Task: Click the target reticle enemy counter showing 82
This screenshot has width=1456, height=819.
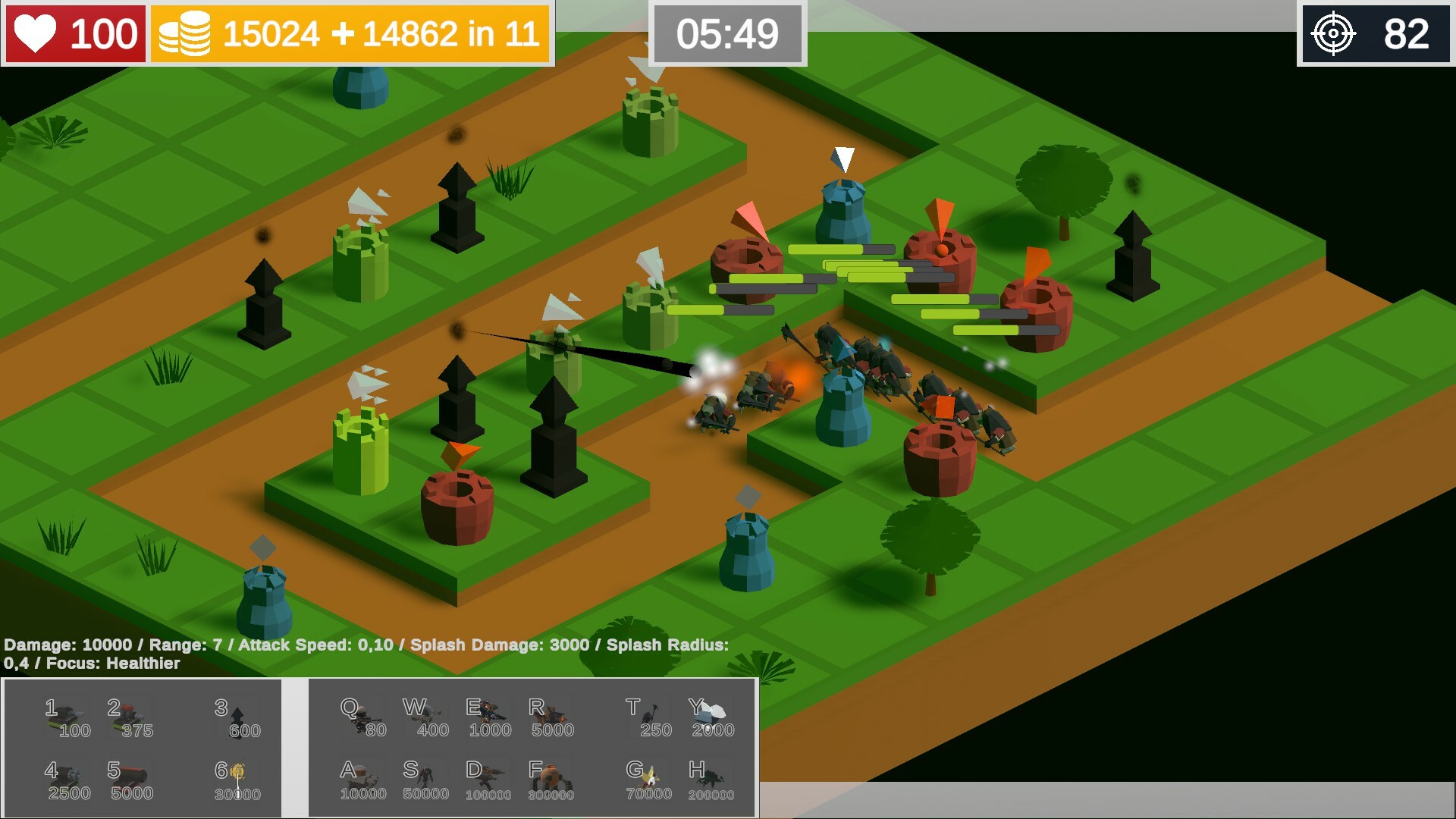Action: pos(1376,33)
